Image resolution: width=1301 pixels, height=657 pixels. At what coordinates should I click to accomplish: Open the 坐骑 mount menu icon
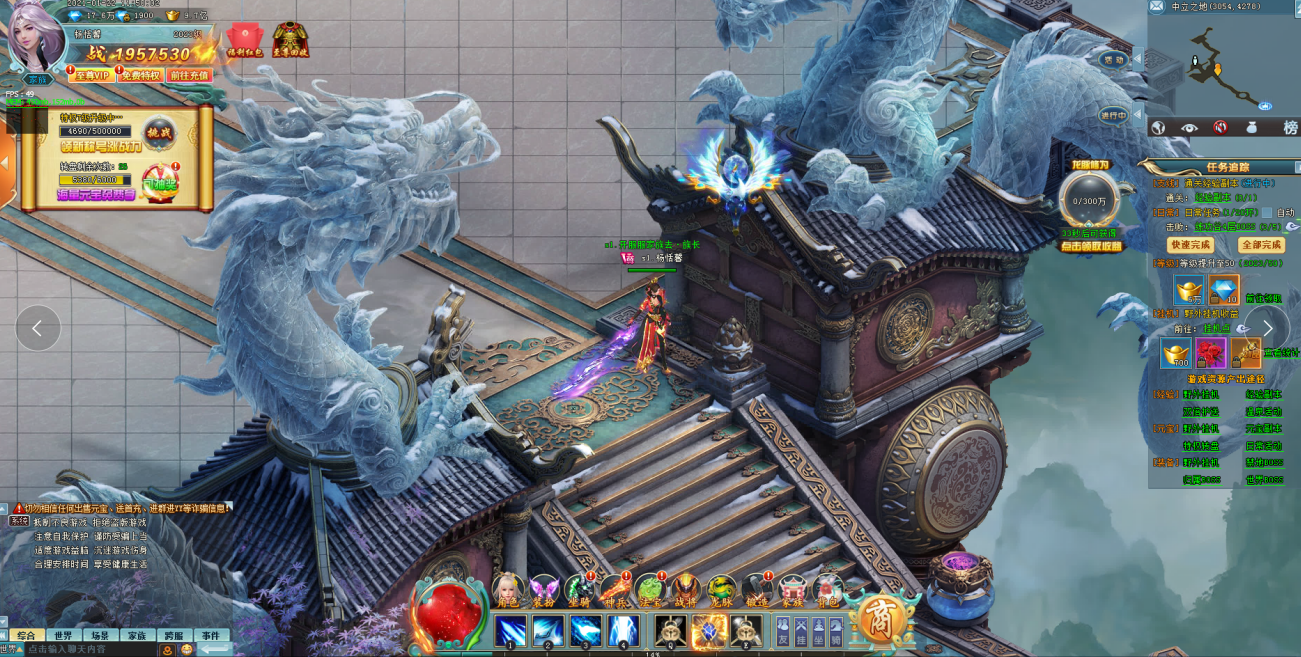(579, 590)
